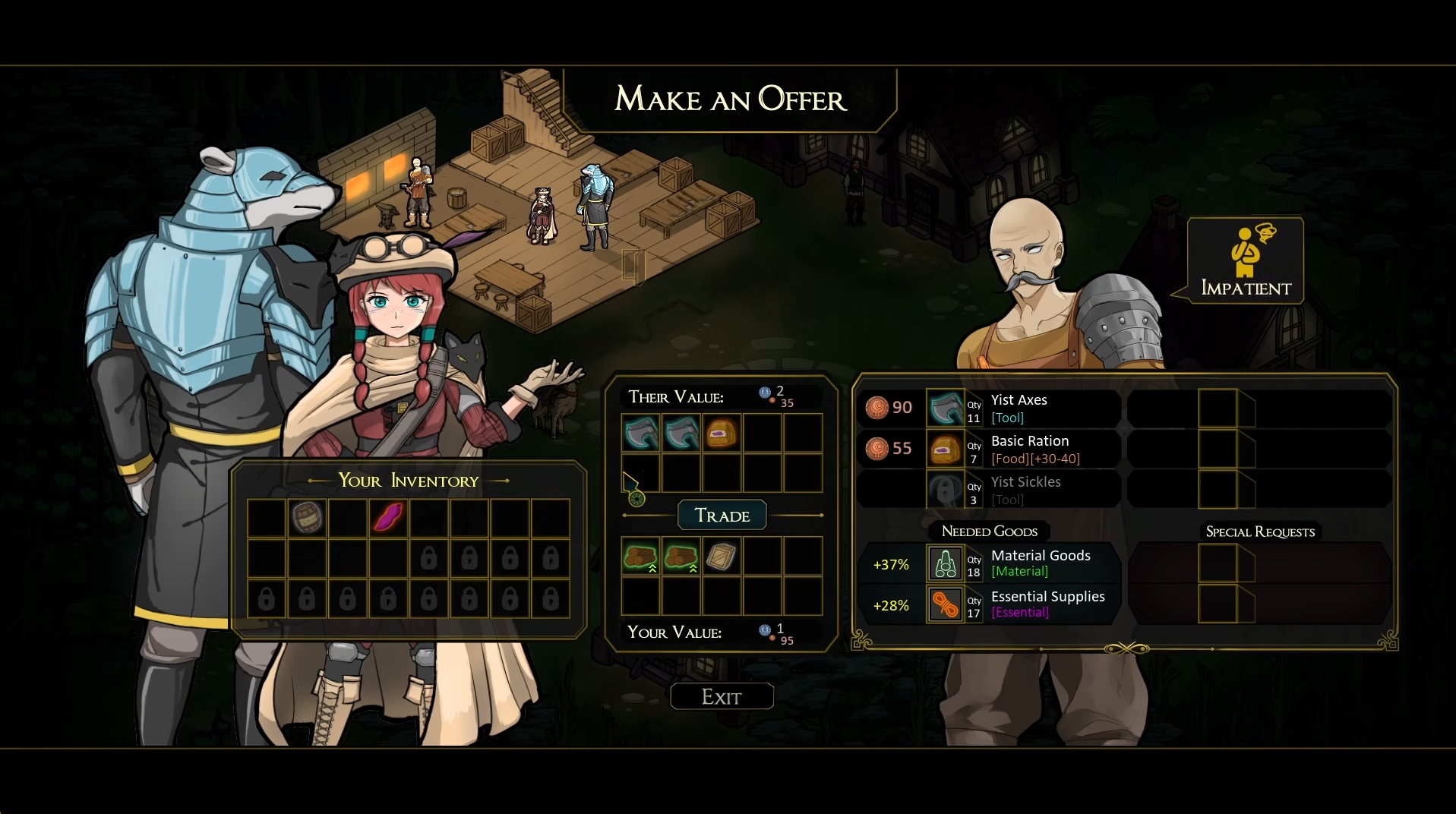Take back the wooden crate from your offer
The height and width of the screenshot is (814, 1456).
pyautogui.click(x=722, y=557)
